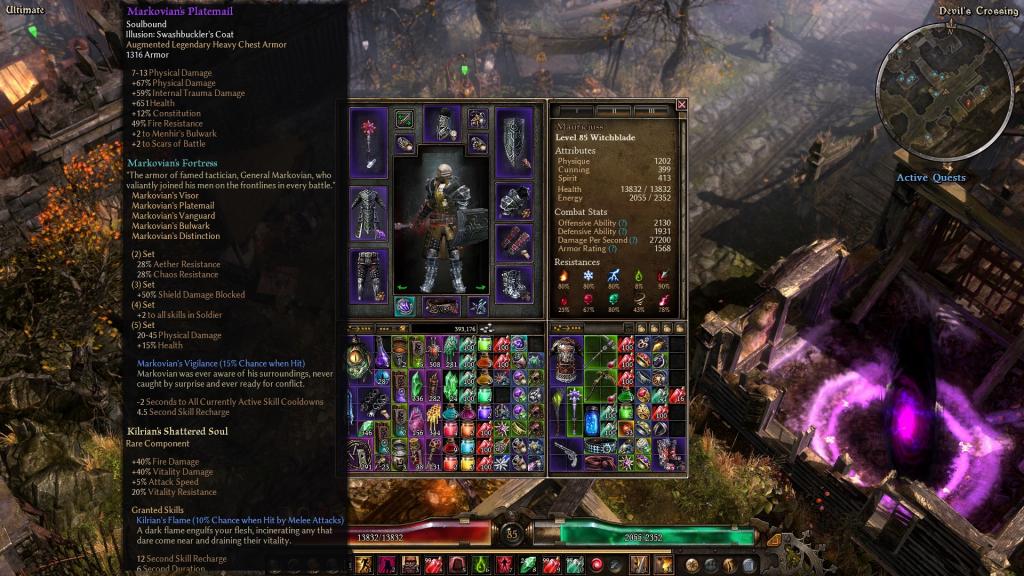This screenshot has width=1024, height=576.
Task: Select the equipped mace weapon slot
Action: (x=367, y=144)
